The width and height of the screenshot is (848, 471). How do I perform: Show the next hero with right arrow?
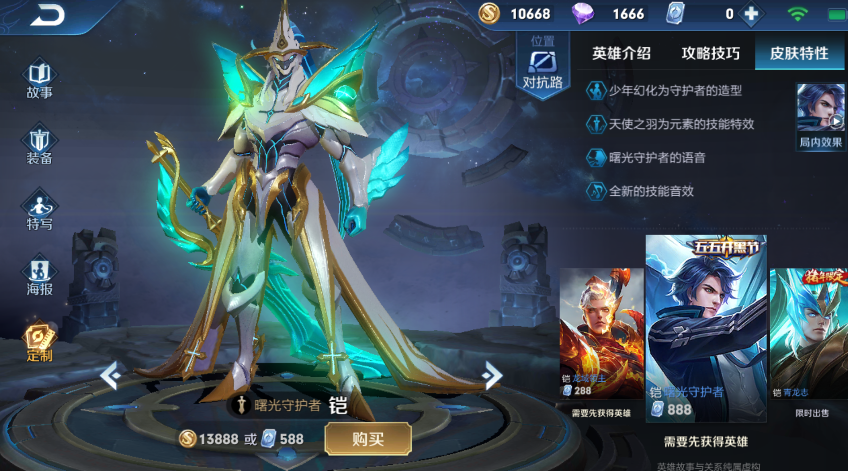[491, 375]
